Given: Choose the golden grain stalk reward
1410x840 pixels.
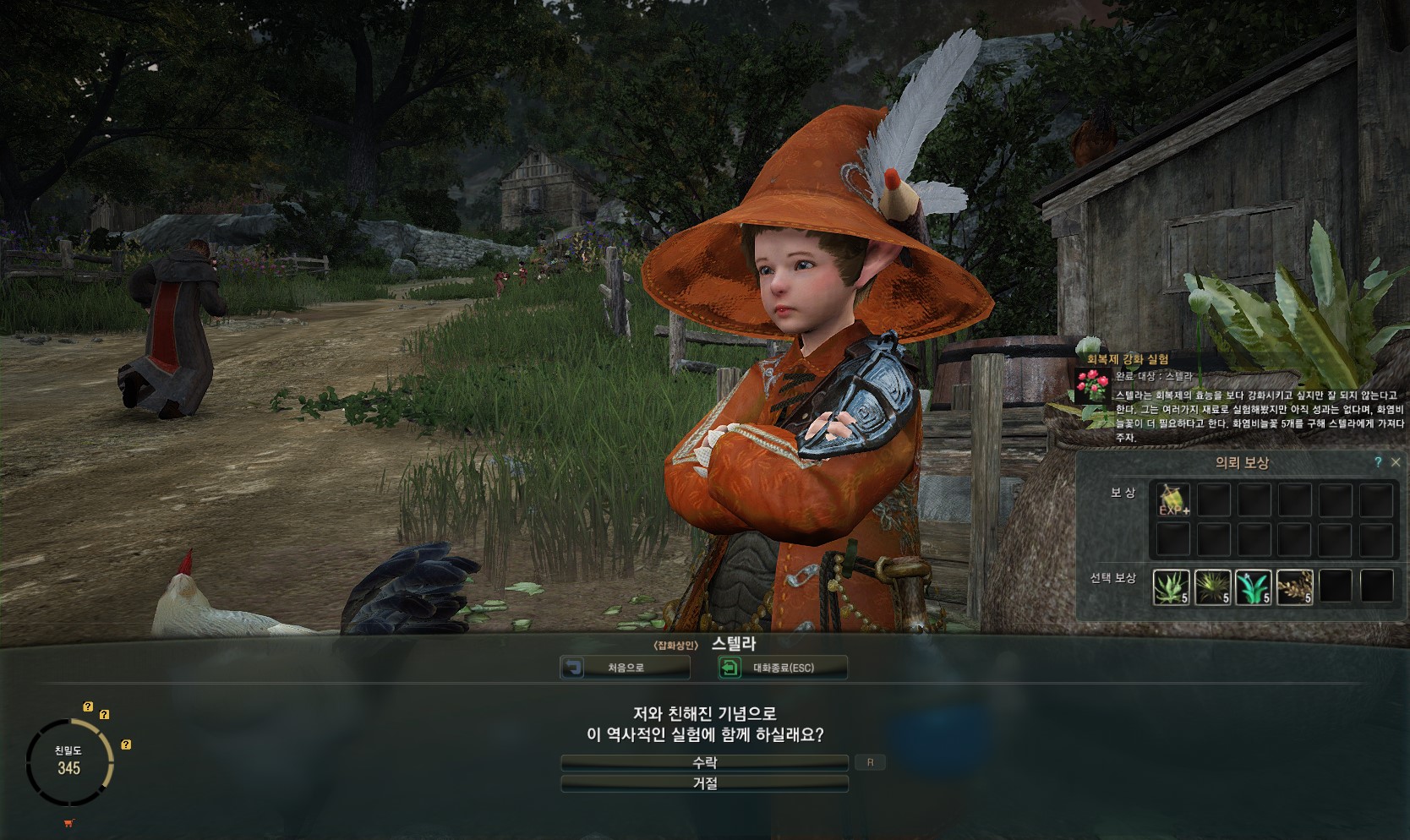Looking at the screenshot, I should click(1293, 586).
